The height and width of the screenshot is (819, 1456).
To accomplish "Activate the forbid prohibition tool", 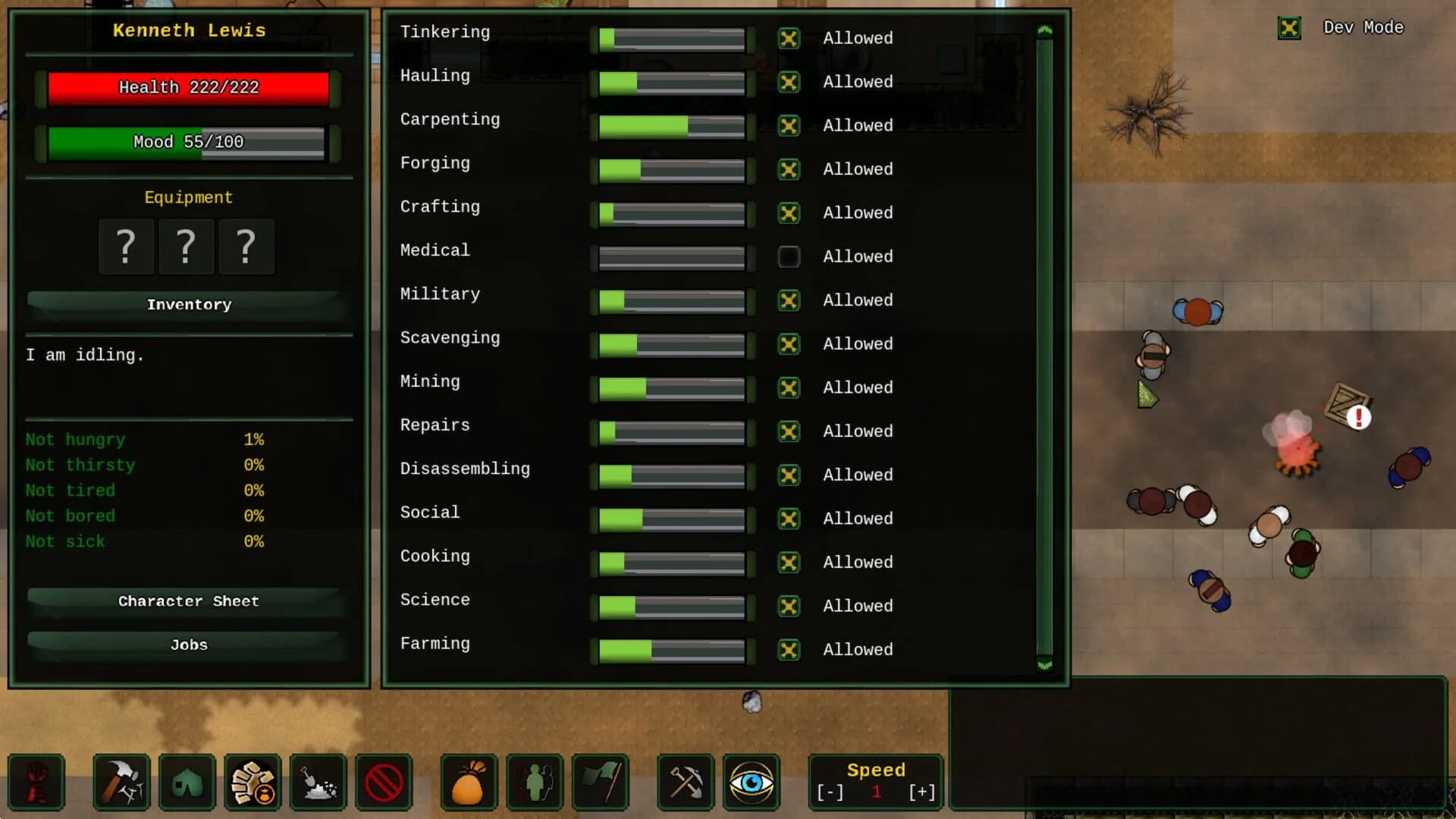I will pyautogui.click(x=383, y=783).
